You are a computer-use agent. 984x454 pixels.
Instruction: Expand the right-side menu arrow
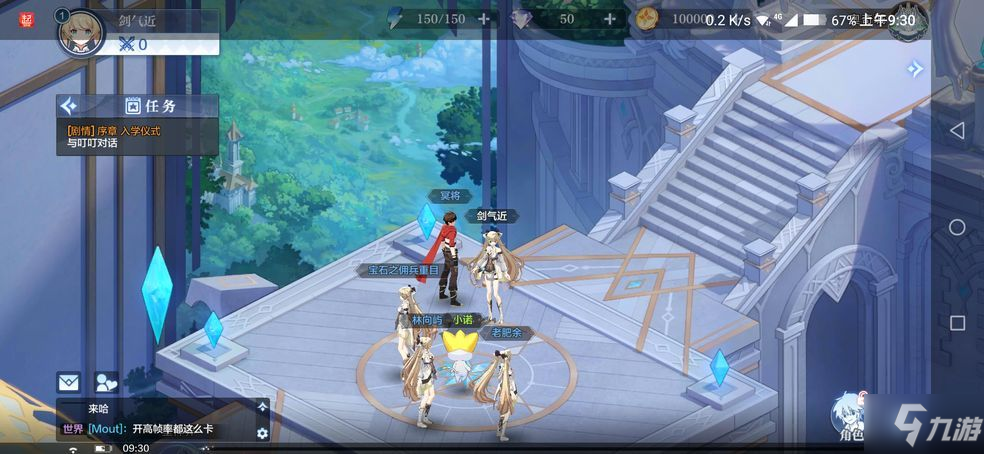click(914, 69)
